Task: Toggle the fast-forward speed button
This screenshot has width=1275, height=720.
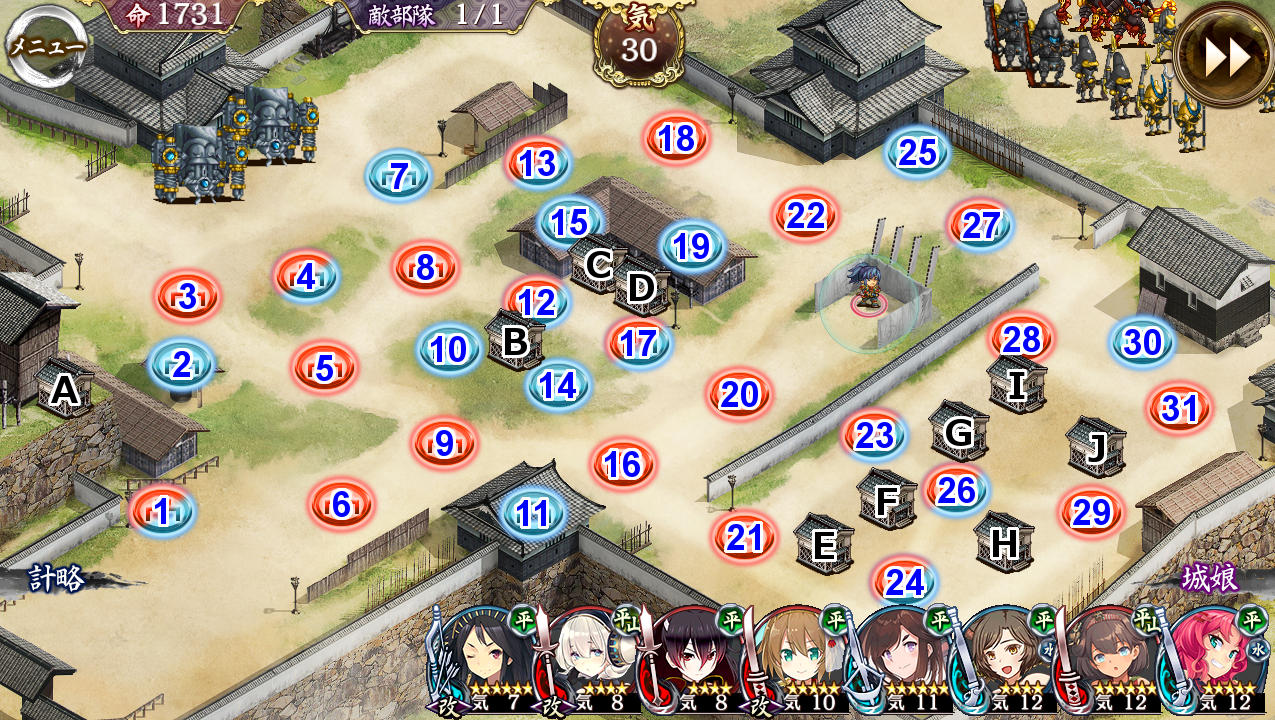Action: (x=1226, y=58)
